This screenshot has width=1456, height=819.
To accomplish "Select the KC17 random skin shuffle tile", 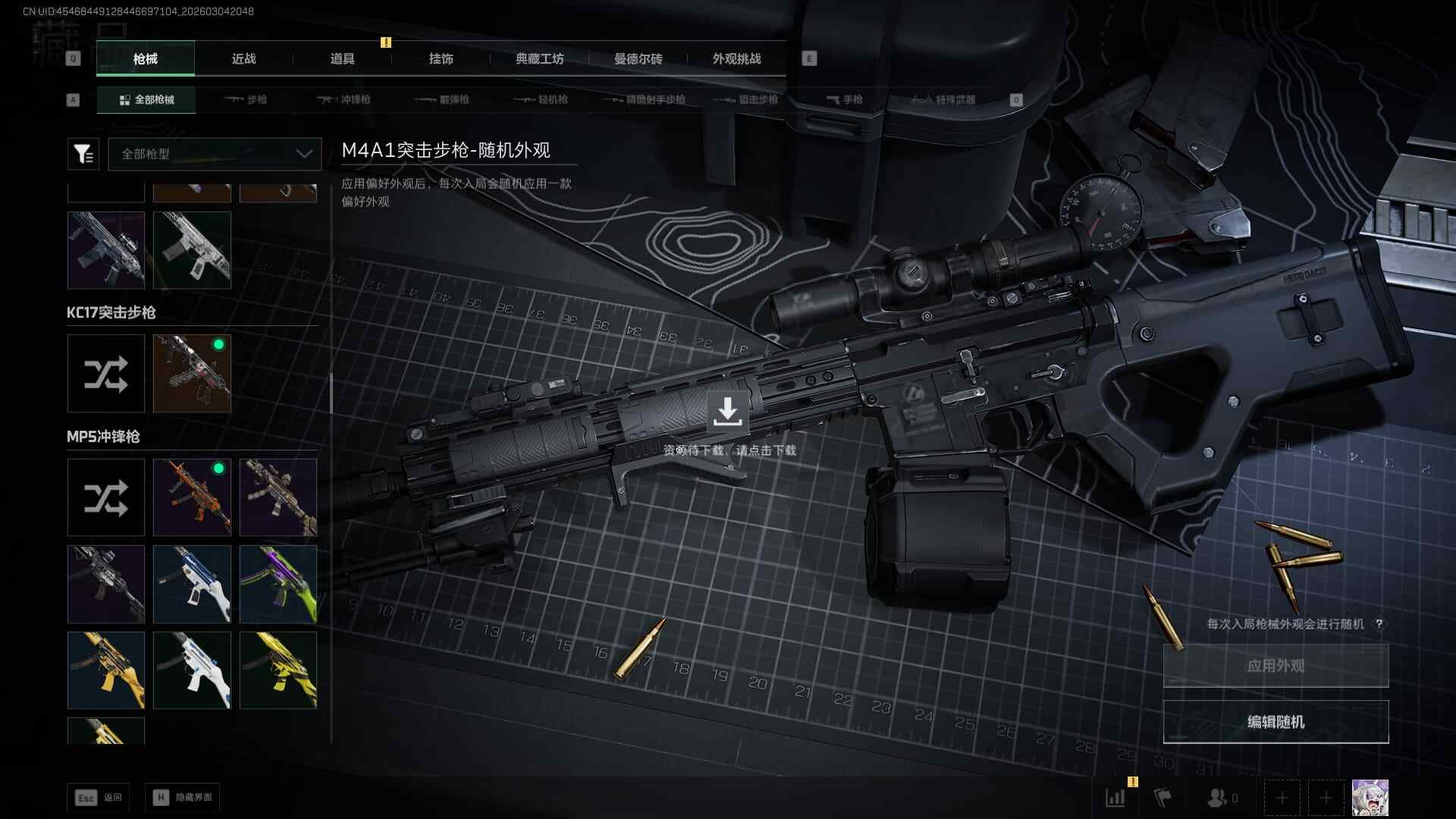I will [x=106, y=374].
